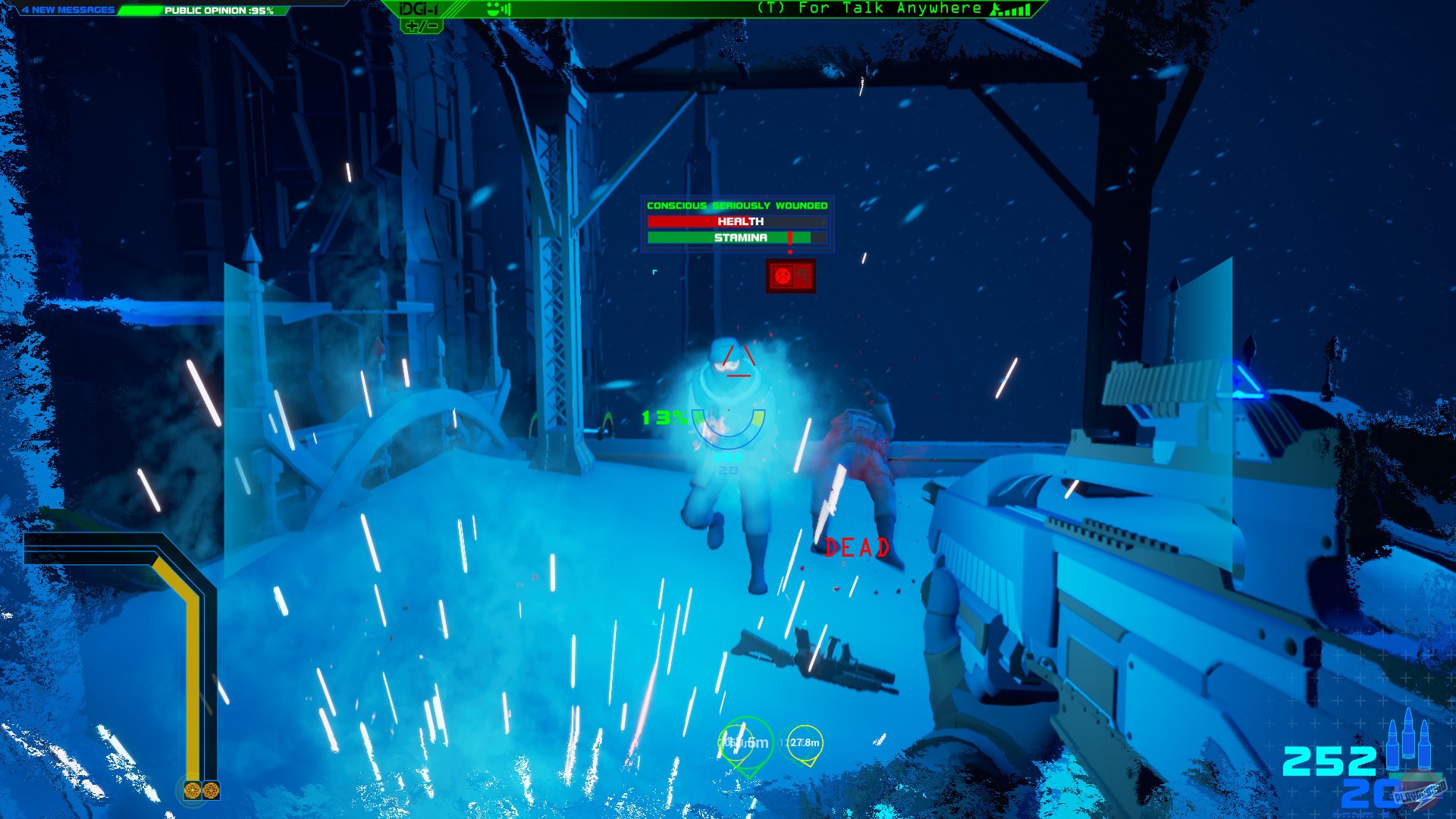Toggle the DEAD status marker on the fallen soldier
This screenshot has width=1456, height=819.
pos(857,547)
